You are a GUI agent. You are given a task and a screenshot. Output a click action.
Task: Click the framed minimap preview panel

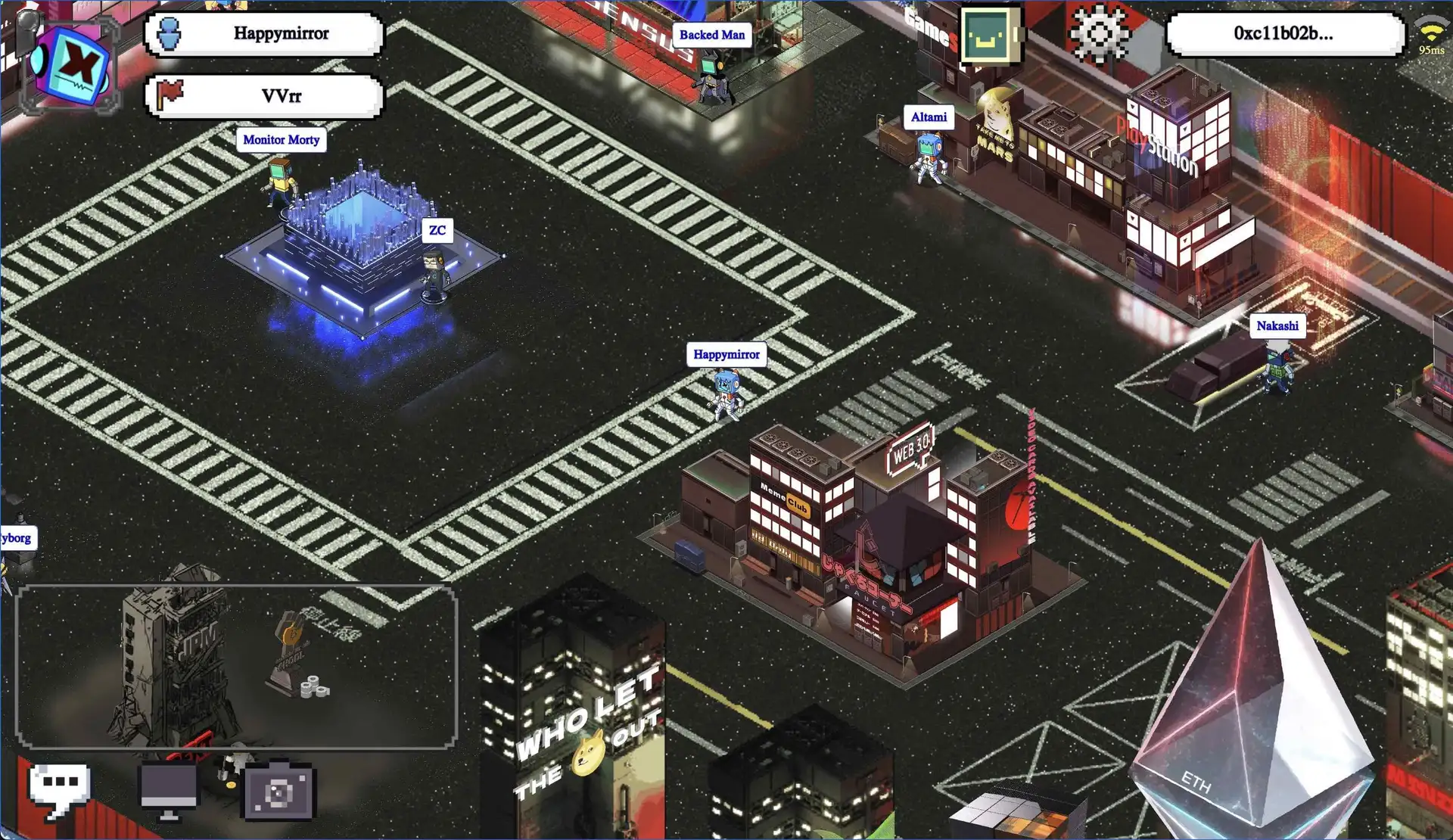(x=236, y=667)
